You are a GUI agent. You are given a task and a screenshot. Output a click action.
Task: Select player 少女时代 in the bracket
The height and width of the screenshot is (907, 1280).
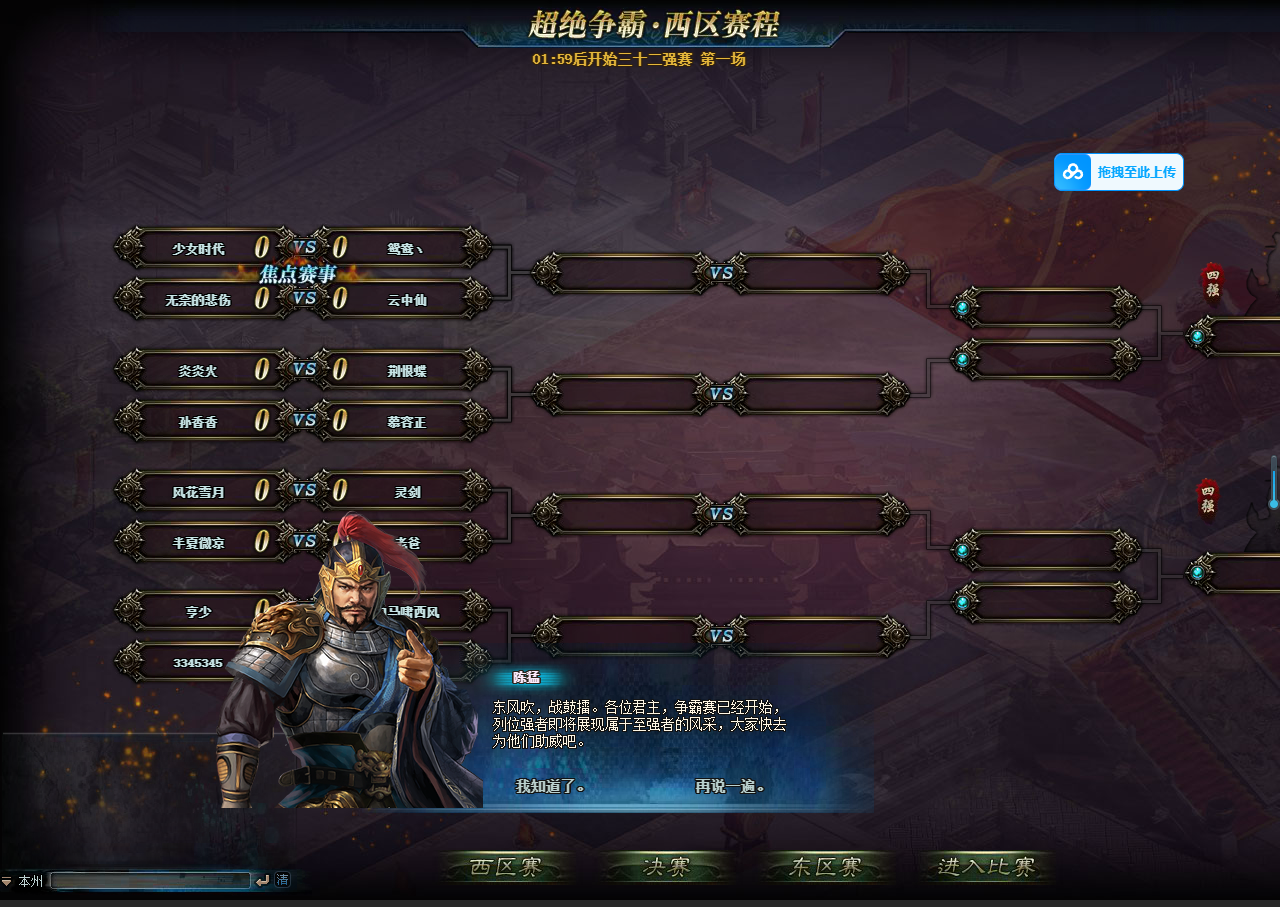click(x=198, y=248)
